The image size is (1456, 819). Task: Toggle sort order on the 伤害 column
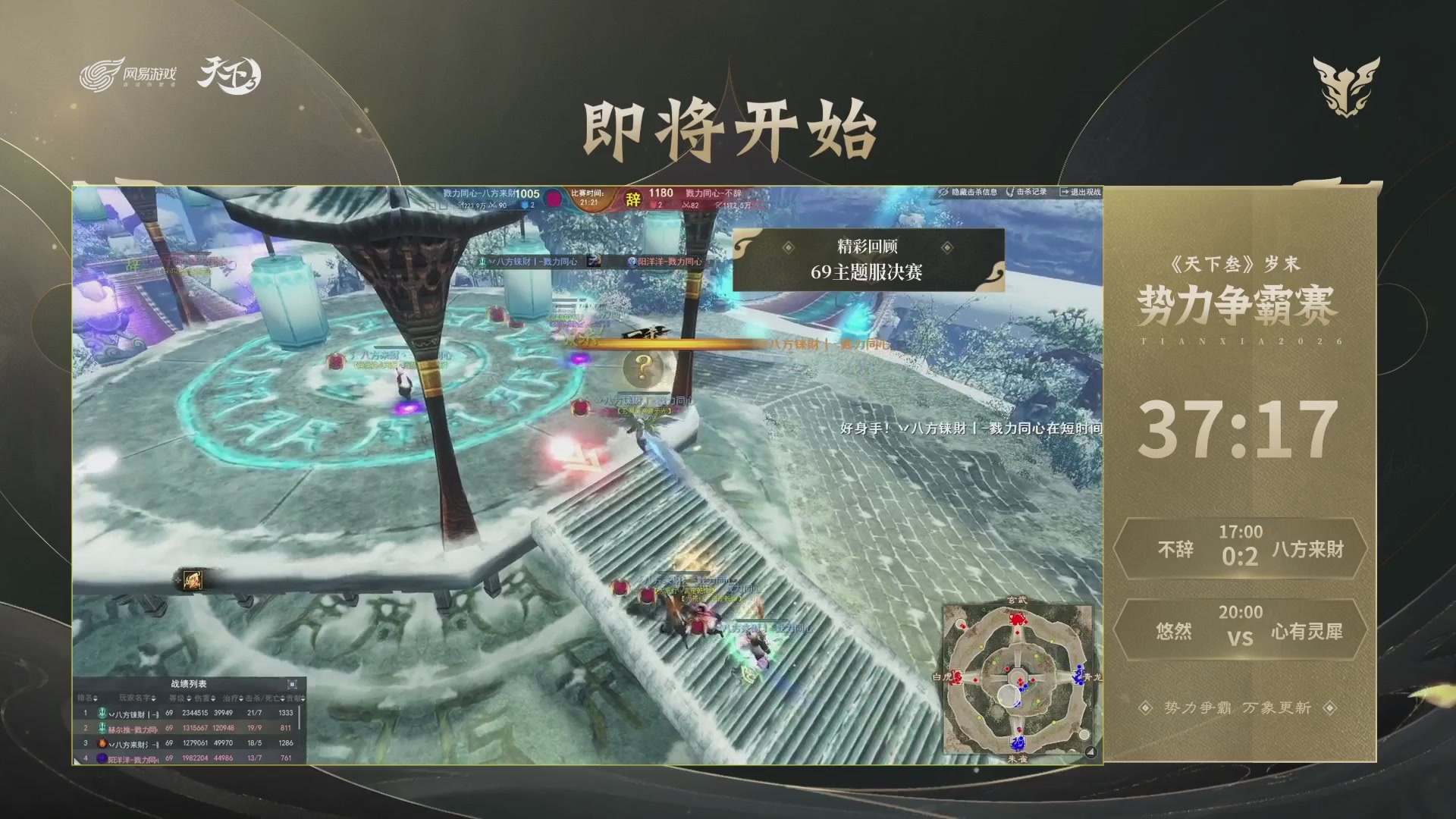tap(213, 698)
